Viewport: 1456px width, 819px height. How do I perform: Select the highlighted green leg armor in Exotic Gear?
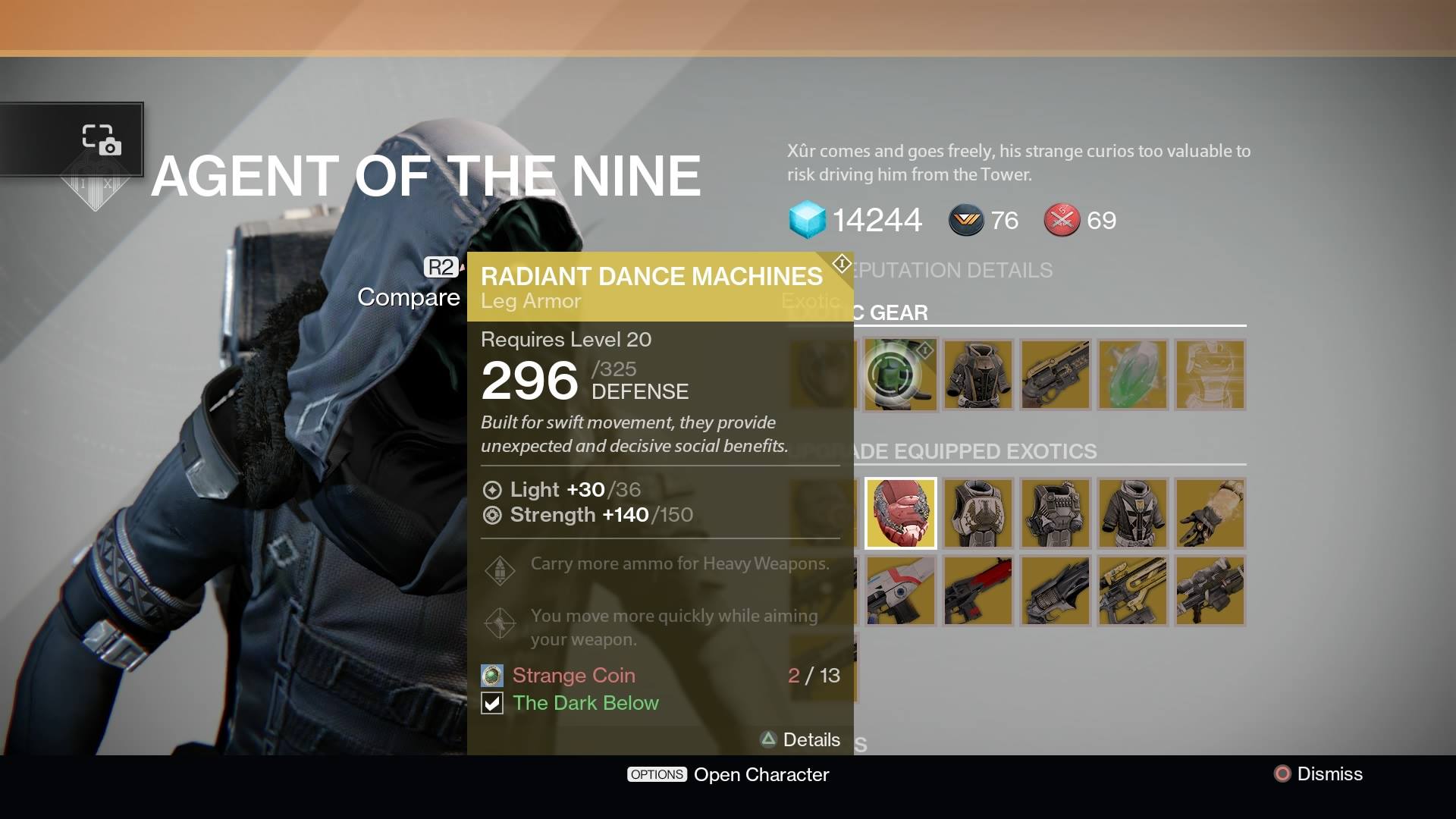click(901, 374)
